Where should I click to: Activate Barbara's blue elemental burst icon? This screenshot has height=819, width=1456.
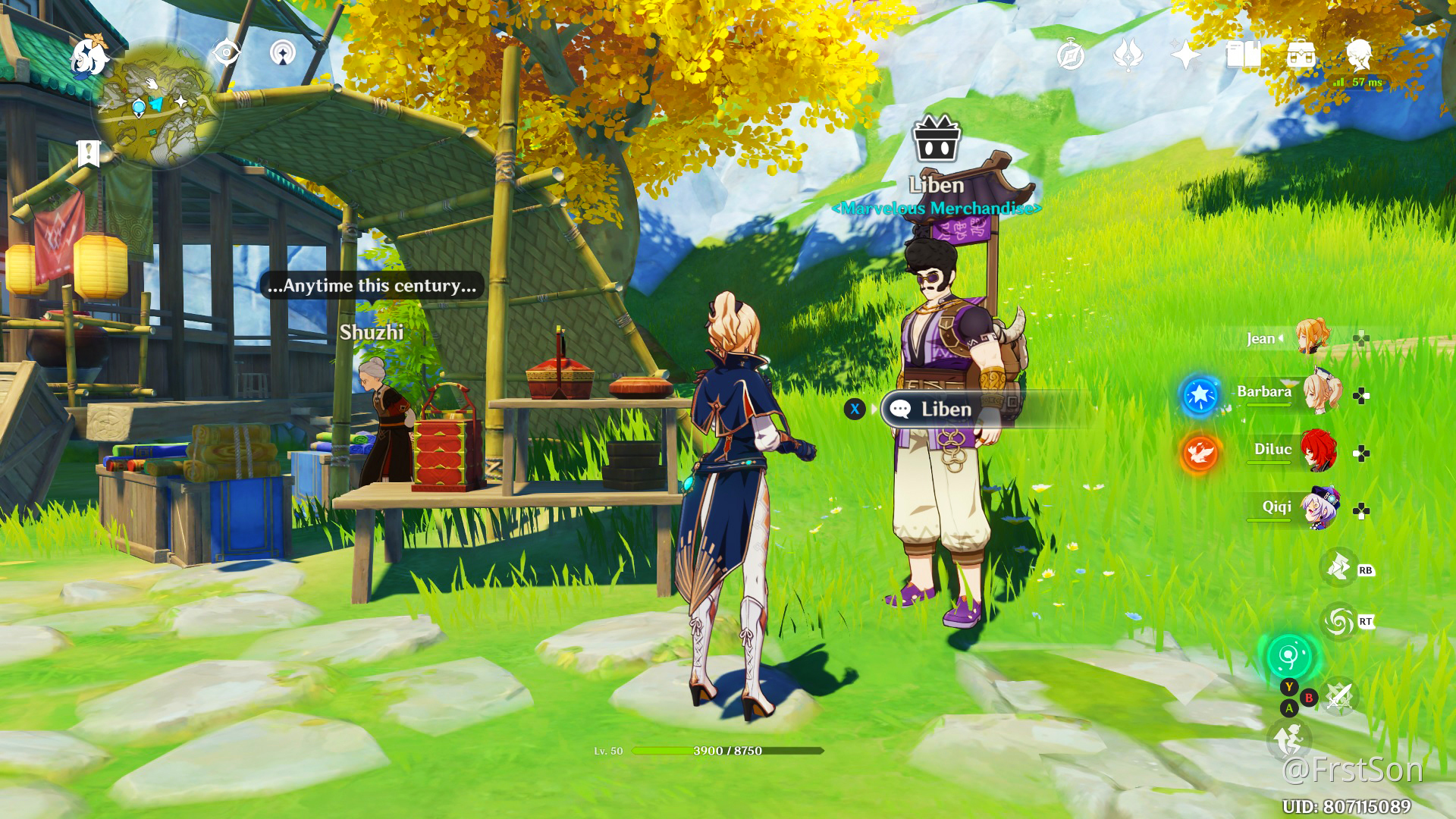coord(1200,395)
